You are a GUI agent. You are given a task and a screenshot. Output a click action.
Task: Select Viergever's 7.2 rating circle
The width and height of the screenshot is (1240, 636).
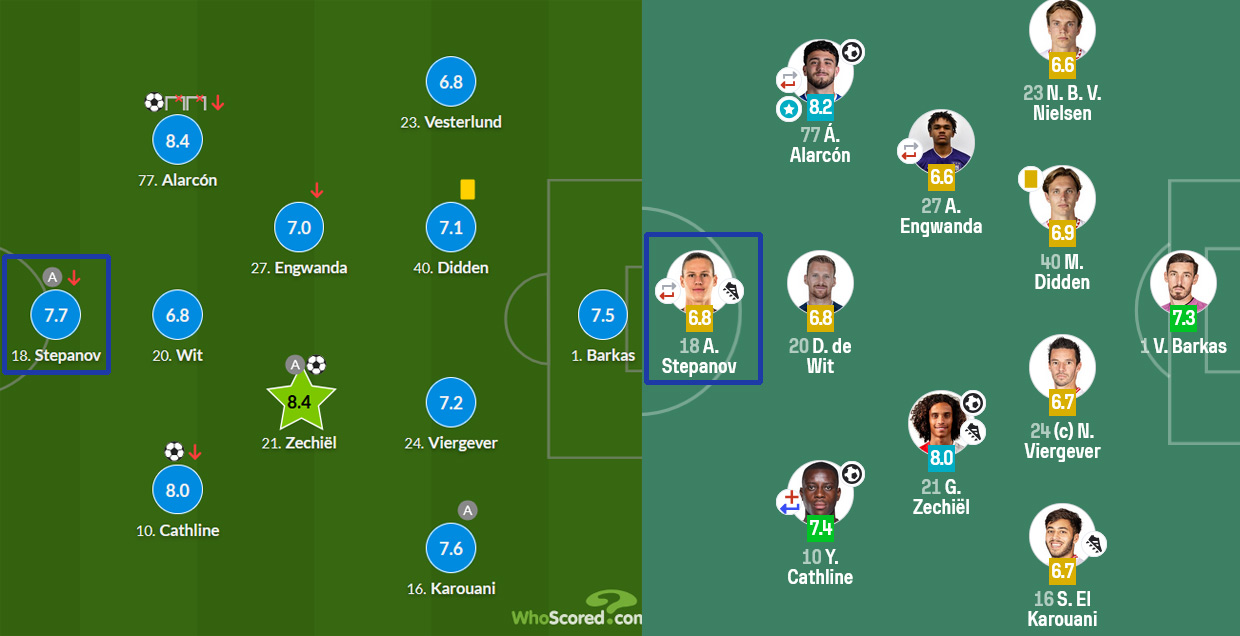click(x=451, y=402)
